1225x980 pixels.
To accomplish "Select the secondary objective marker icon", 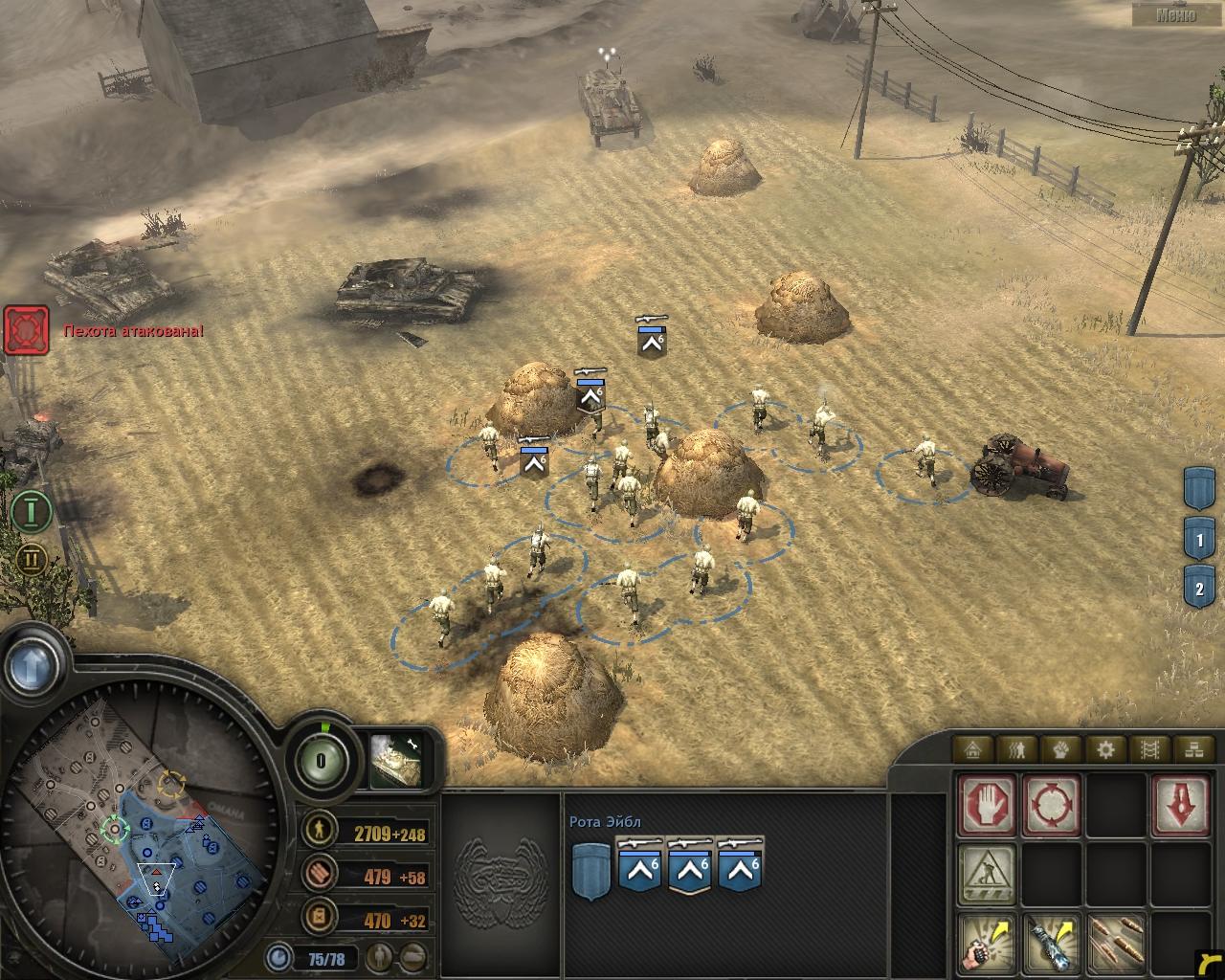I will pyautogui.click(x=32, y=559).
